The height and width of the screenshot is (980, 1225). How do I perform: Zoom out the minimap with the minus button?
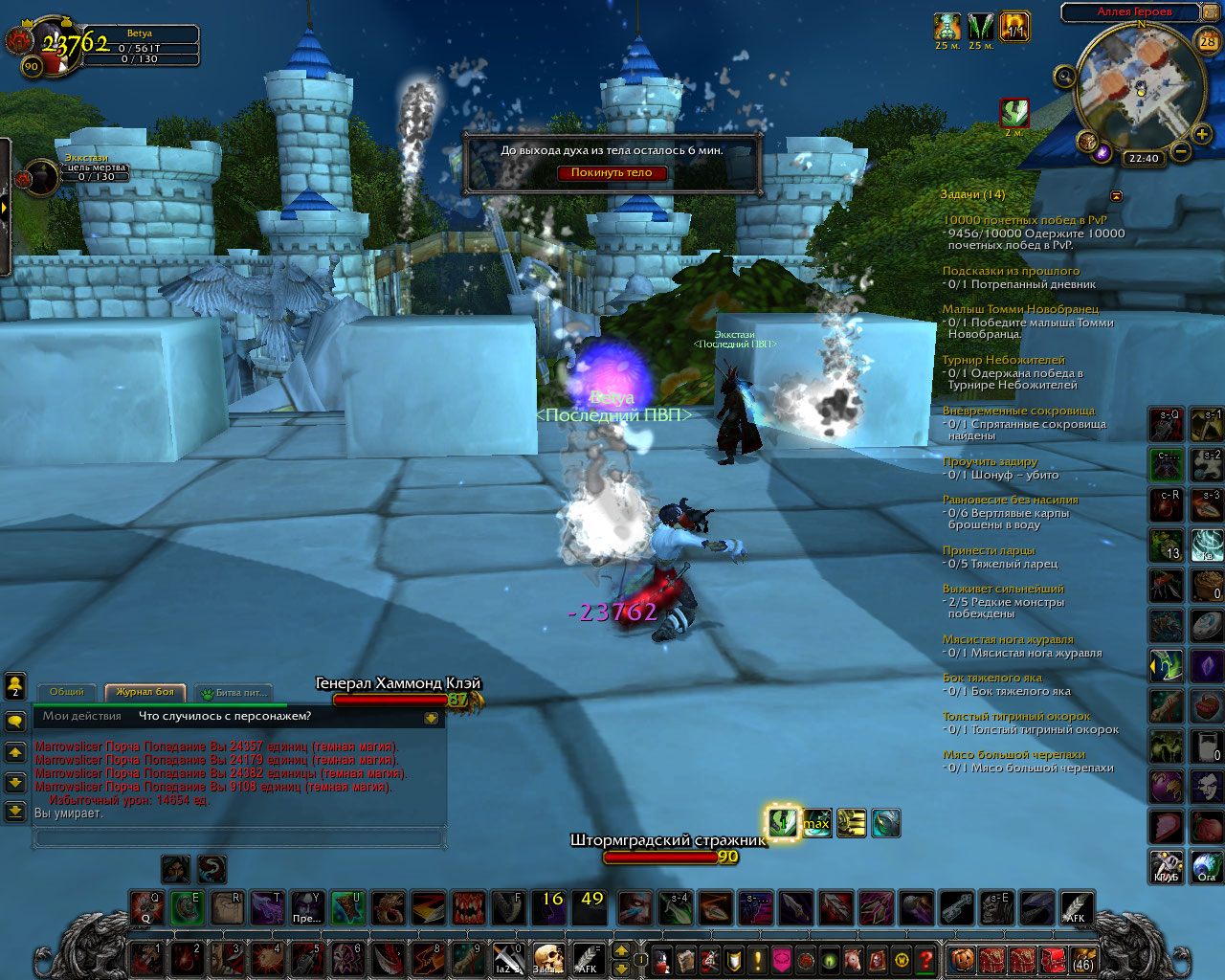[1181, 151]
